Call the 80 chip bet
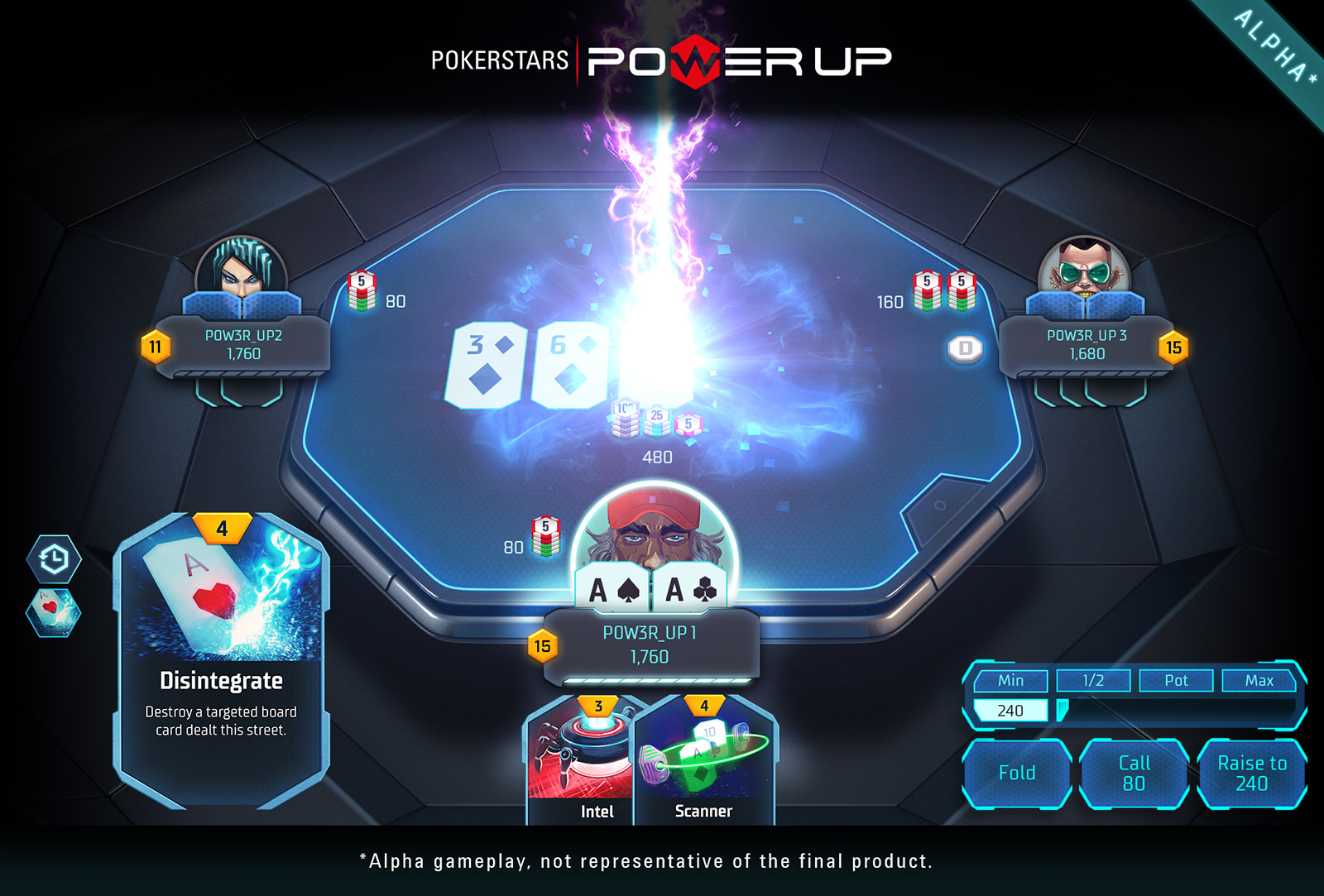This screenshot has height=896, width=1324. pos(1134,773)
